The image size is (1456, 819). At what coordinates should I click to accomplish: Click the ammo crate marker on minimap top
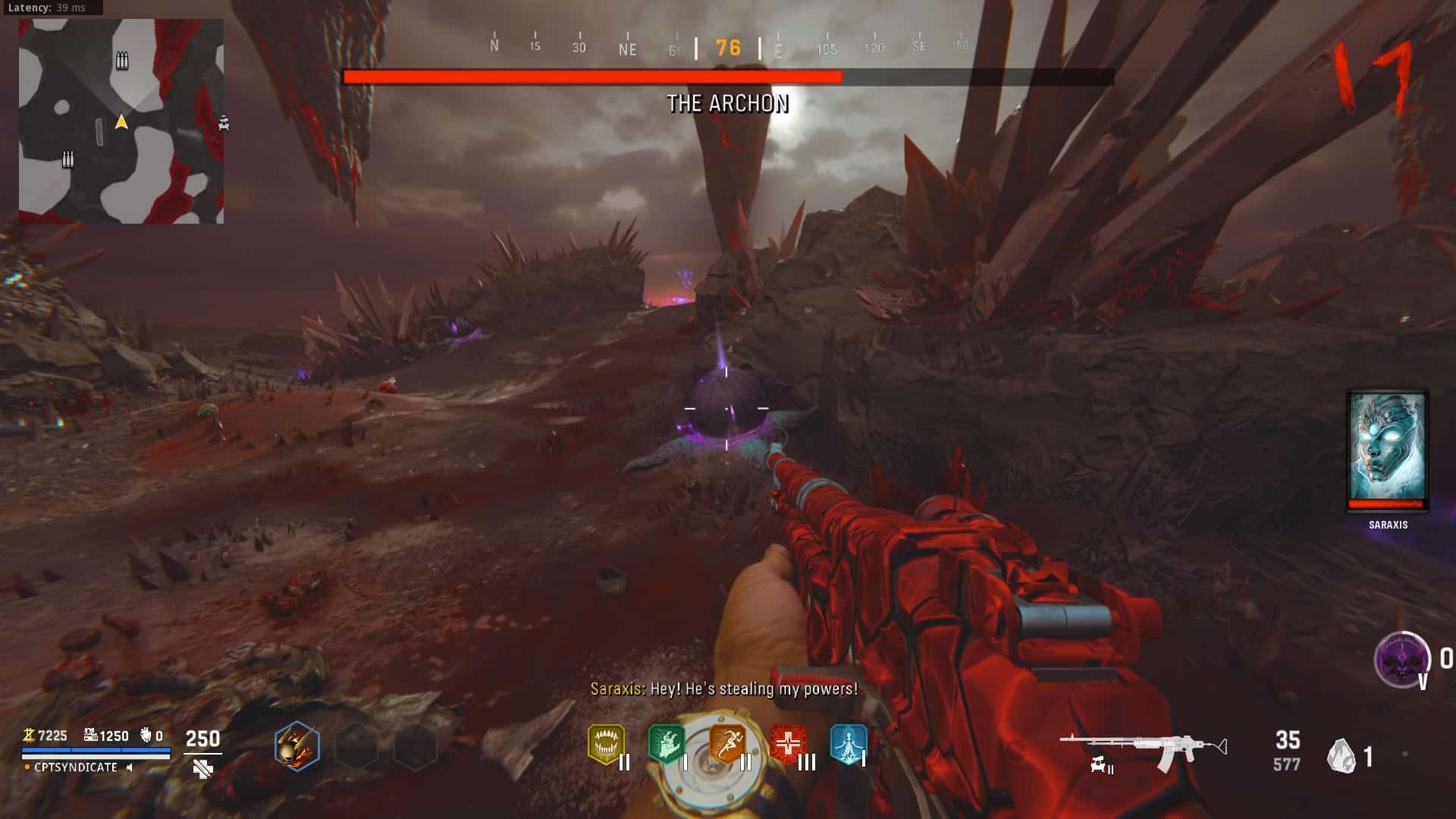click(x=122, y=61)
